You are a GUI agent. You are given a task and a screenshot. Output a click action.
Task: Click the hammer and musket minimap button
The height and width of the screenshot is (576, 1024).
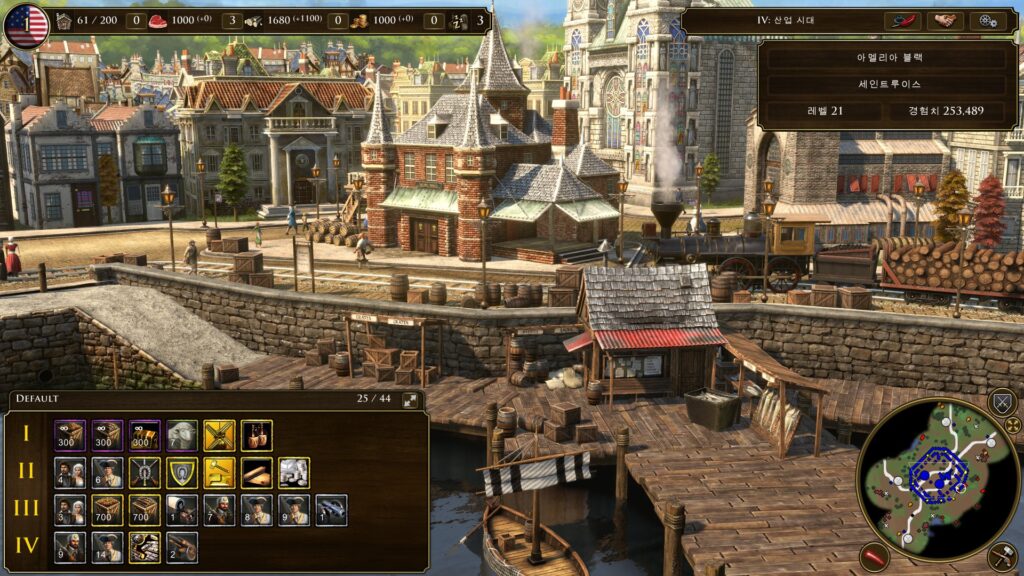(x=1001, y=557)
